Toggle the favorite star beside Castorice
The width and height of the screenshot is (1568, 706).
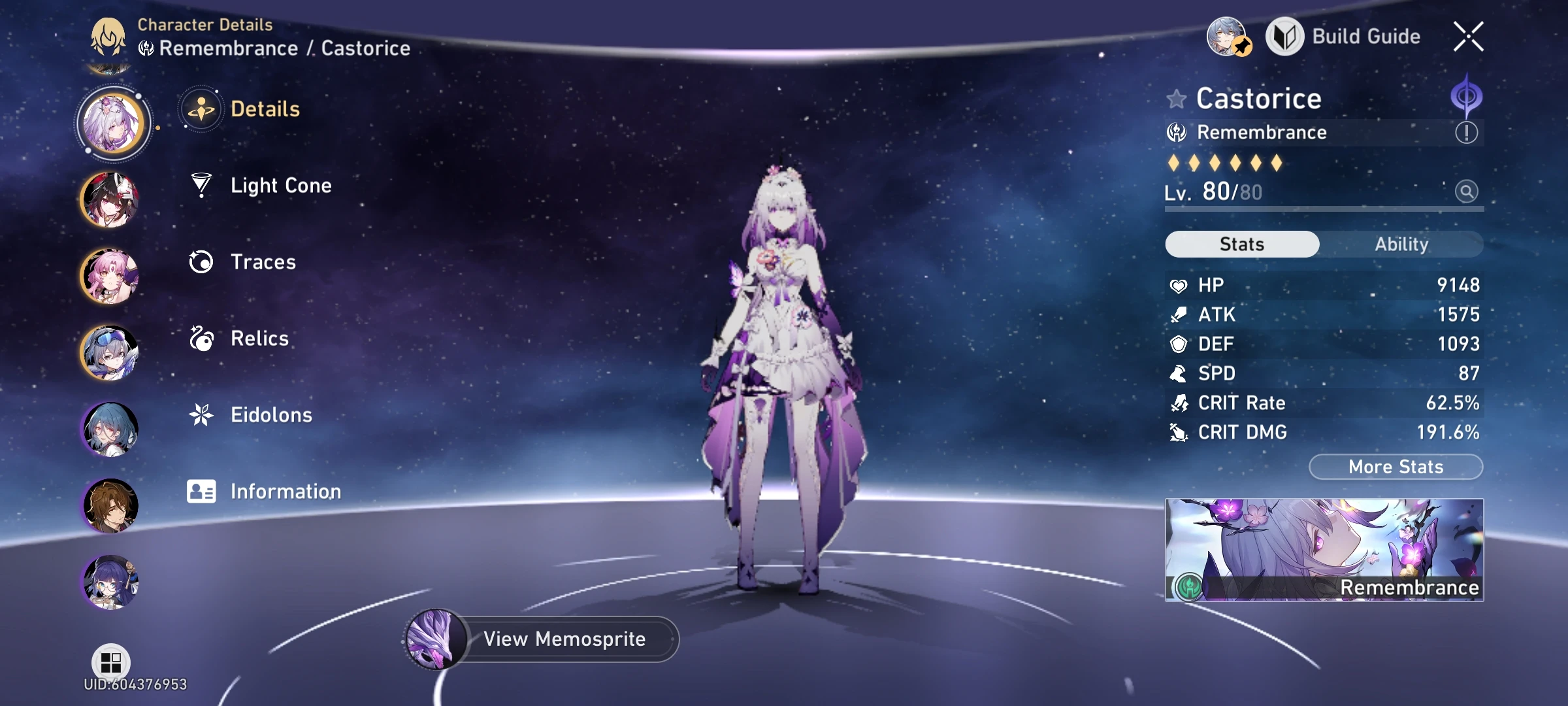click(1176, 99)
